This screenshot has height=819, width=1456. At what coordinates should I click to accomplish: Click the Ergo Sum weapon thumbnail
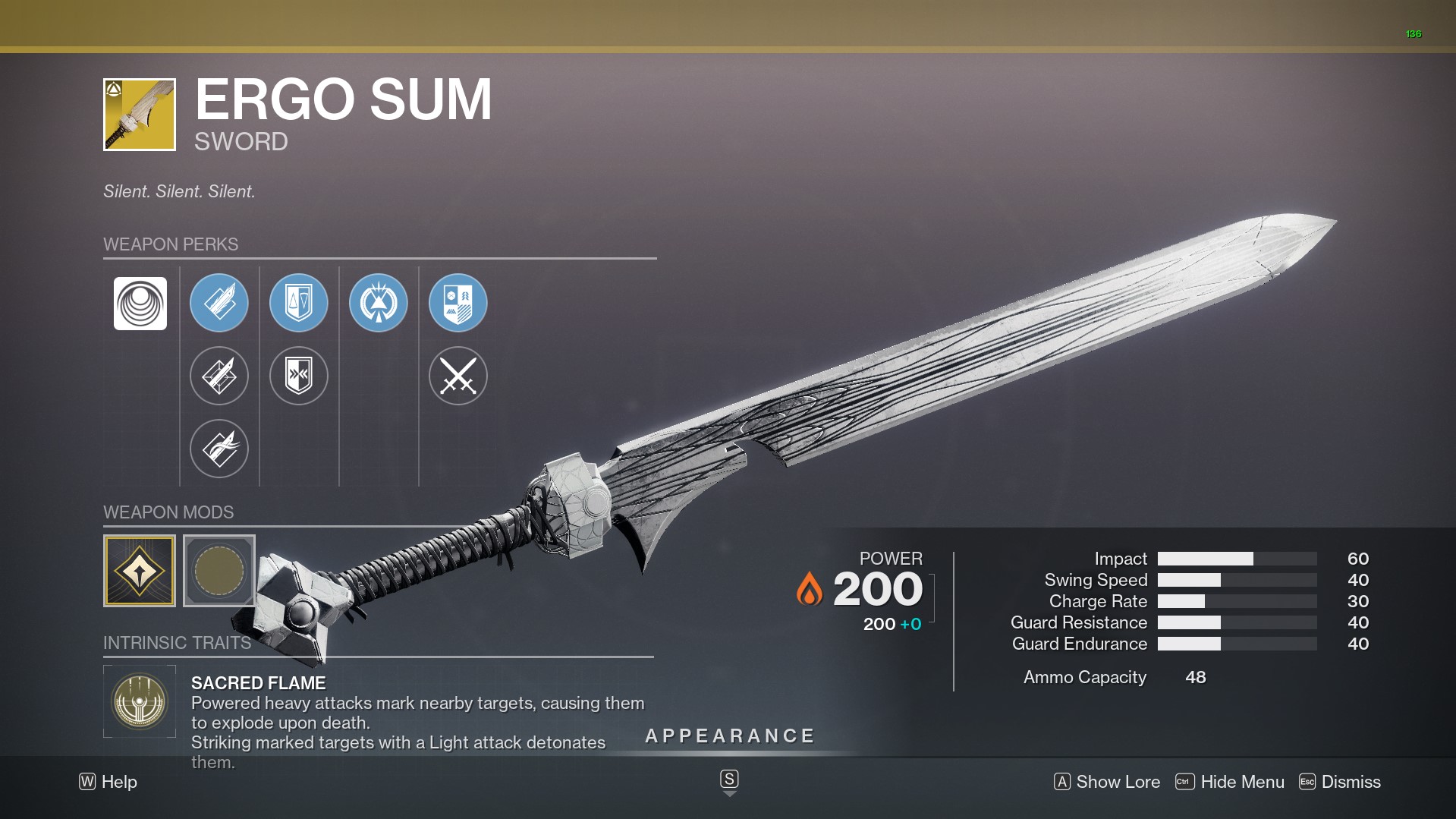[140, 115]
